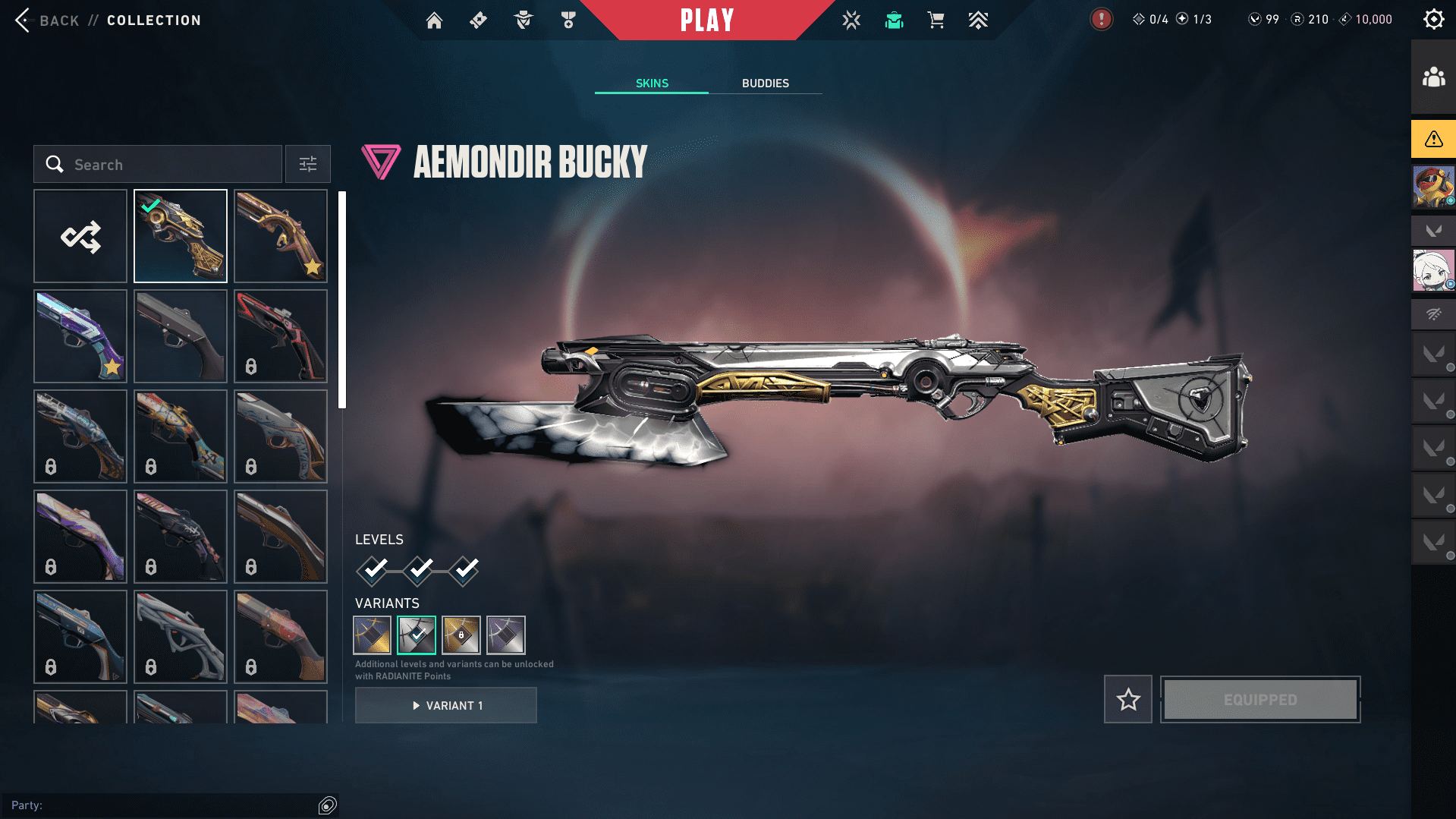This screenshot has width=1456, height=819.
Task: Choose the gold starred Bucky skin
Action: 281,237
